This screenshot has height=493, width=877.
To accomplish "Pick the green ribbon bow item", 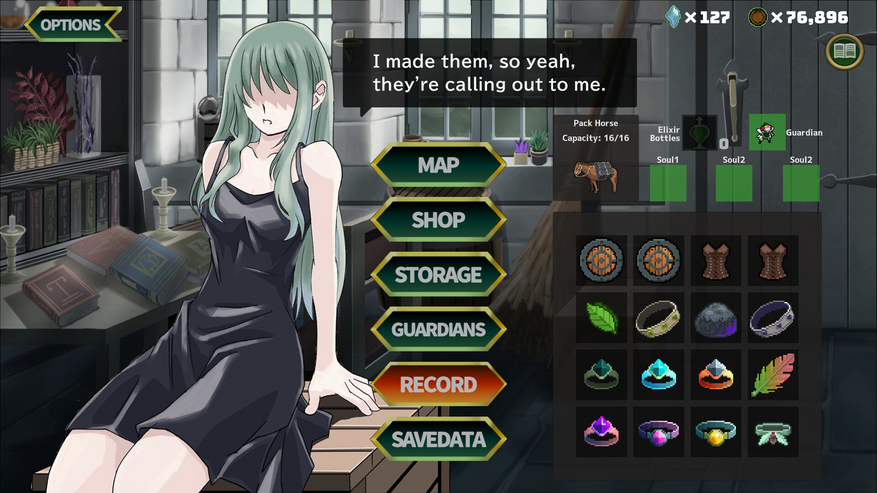I will pyautogui.click(x=773, y=431).
